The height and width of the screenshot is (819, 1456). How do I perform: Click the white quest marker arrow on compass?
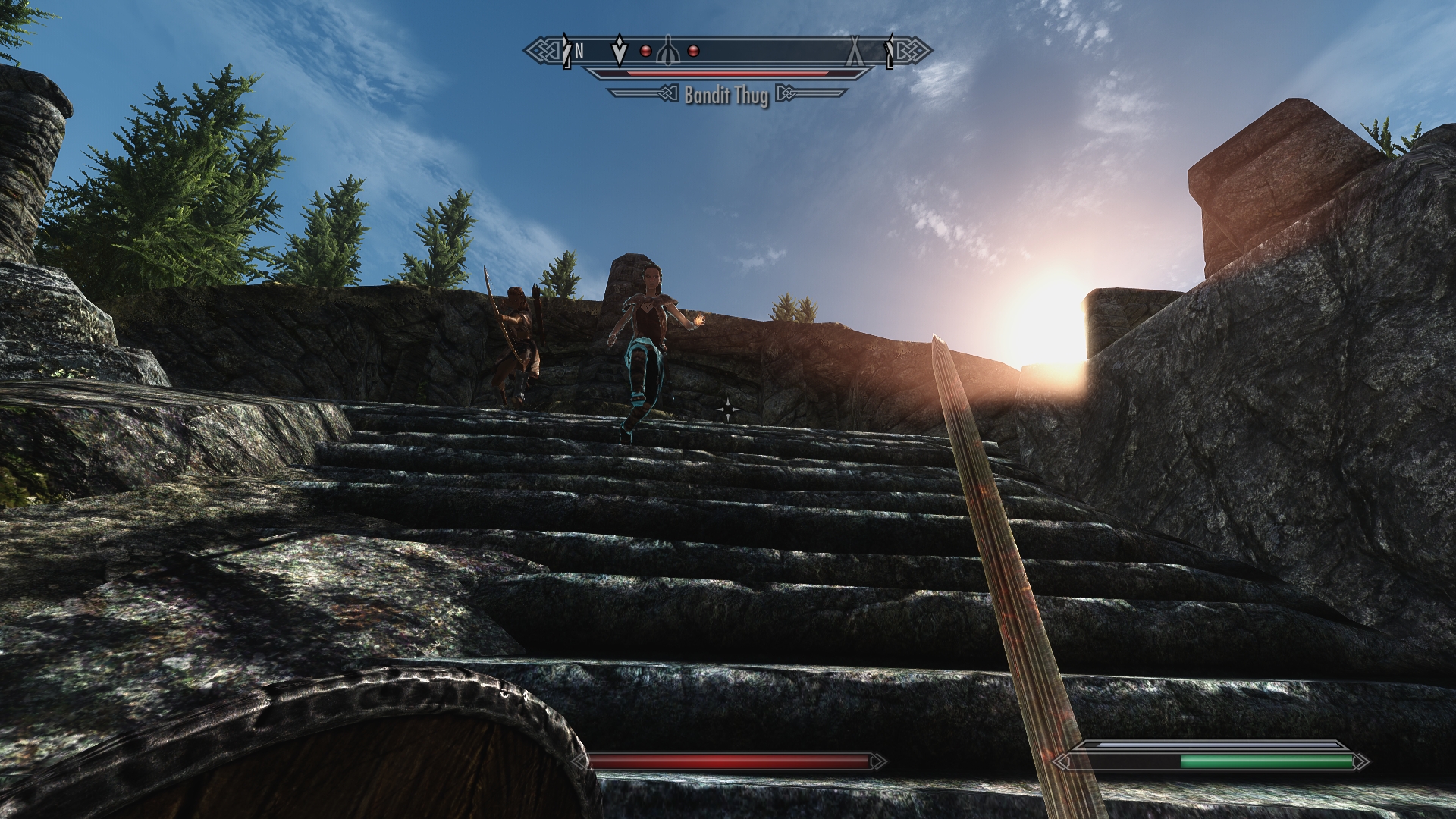[x=620, y=50]
